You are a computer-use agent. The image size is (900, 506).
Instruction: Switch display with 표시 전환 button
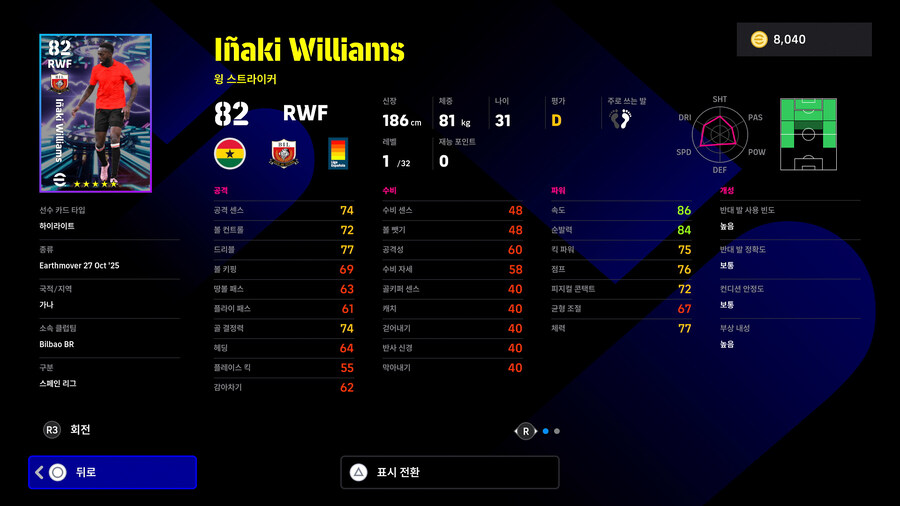coord(449,472)
